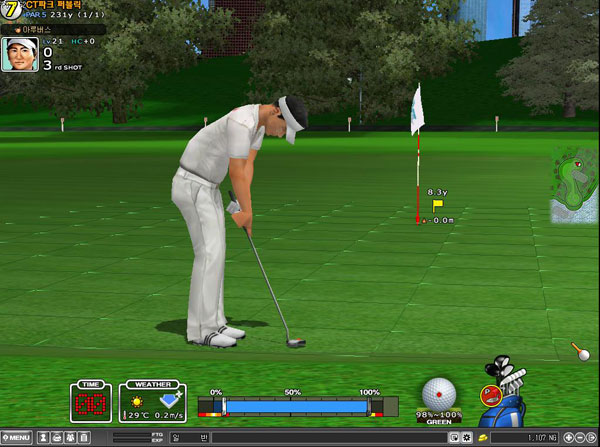The height and width of the screenshot is (447, 600).
Task: Open the friends group icon in bottom bar
Action: tap(70, 438)
